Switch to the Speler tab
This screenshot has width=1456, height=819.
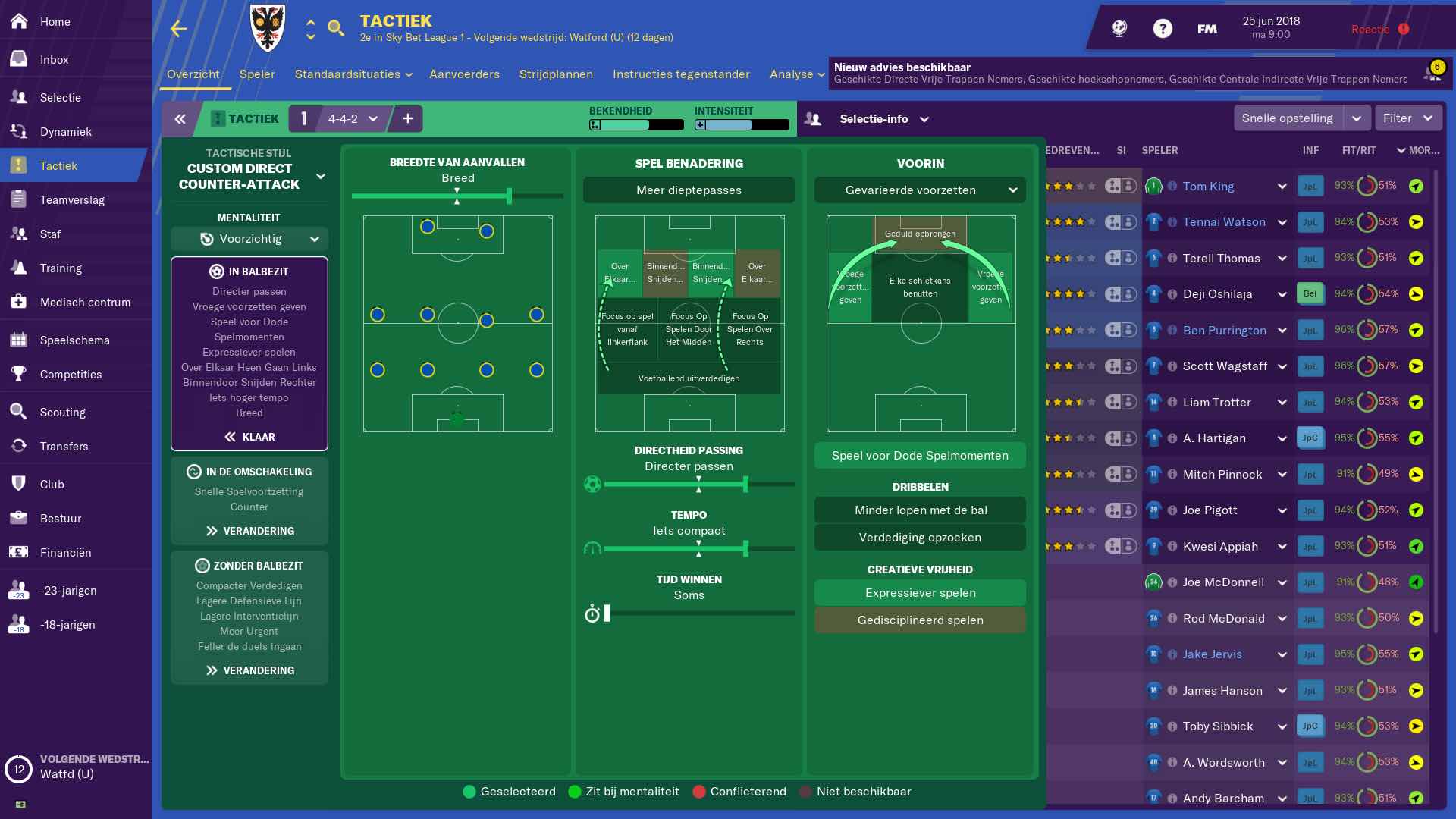point(257,74)
